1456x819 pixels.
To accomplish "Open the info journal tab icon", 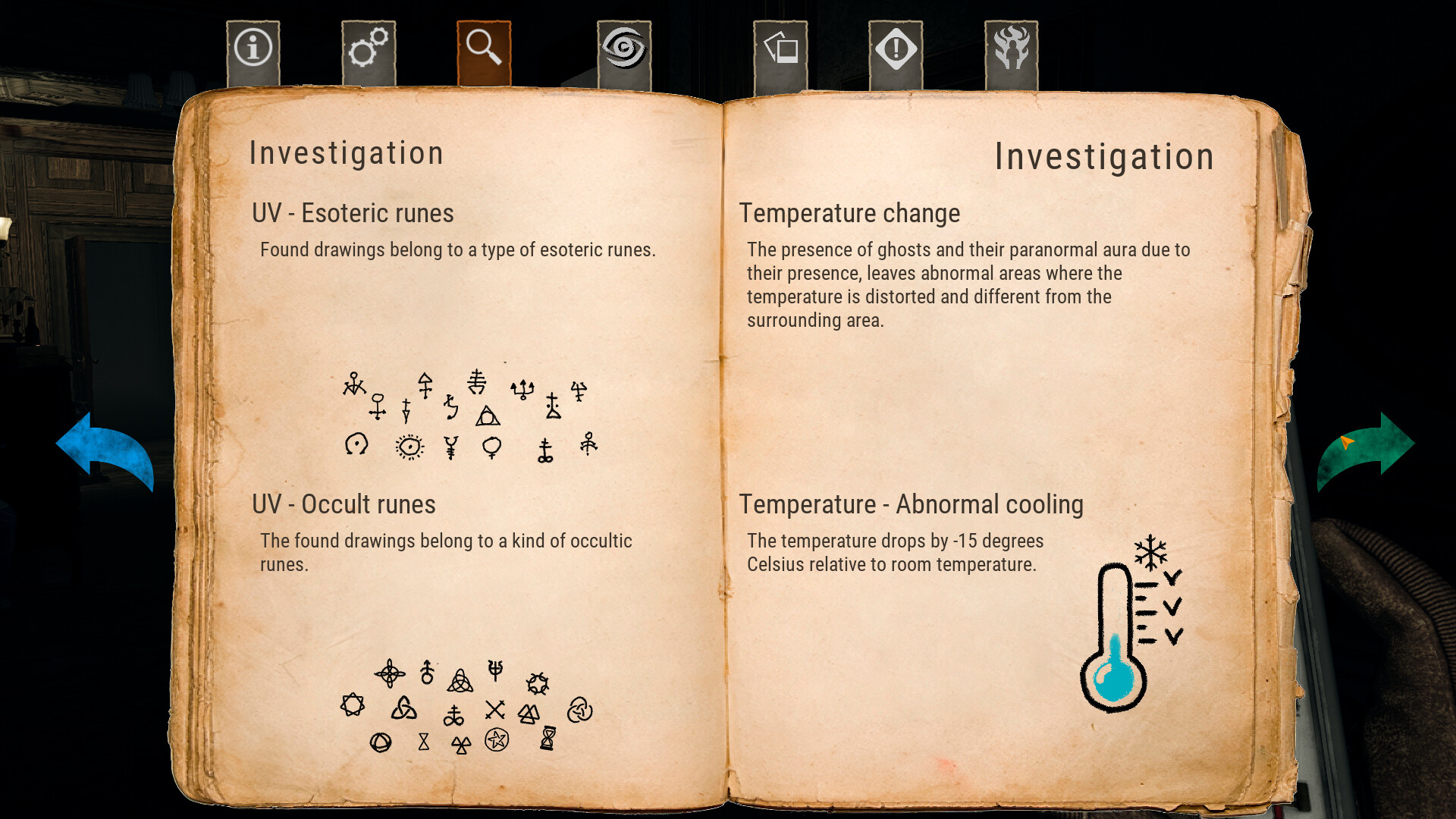I will pos(253,48).
